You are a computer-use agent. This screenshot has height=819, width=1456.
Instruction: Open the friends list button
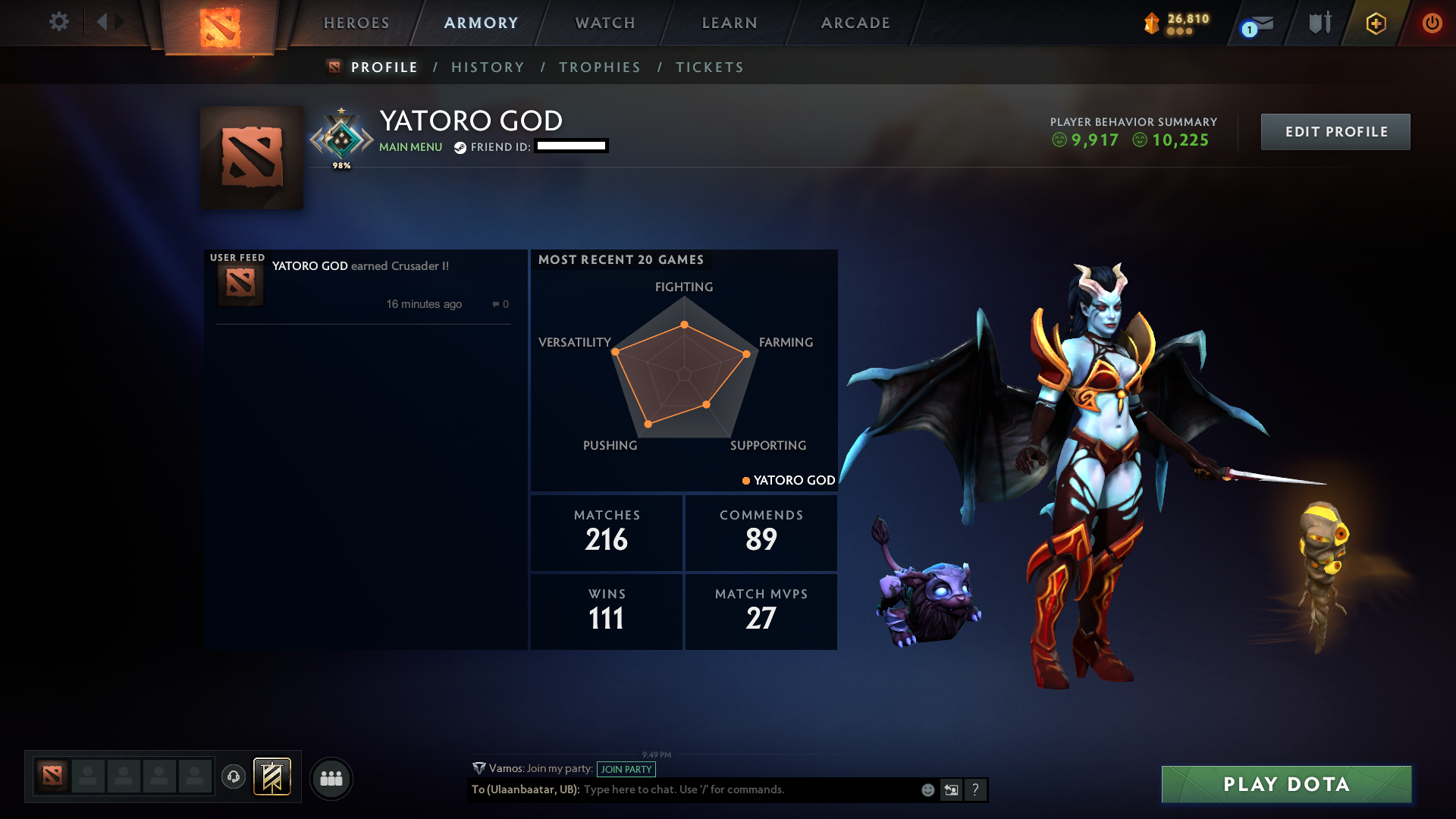pos(331,778)
